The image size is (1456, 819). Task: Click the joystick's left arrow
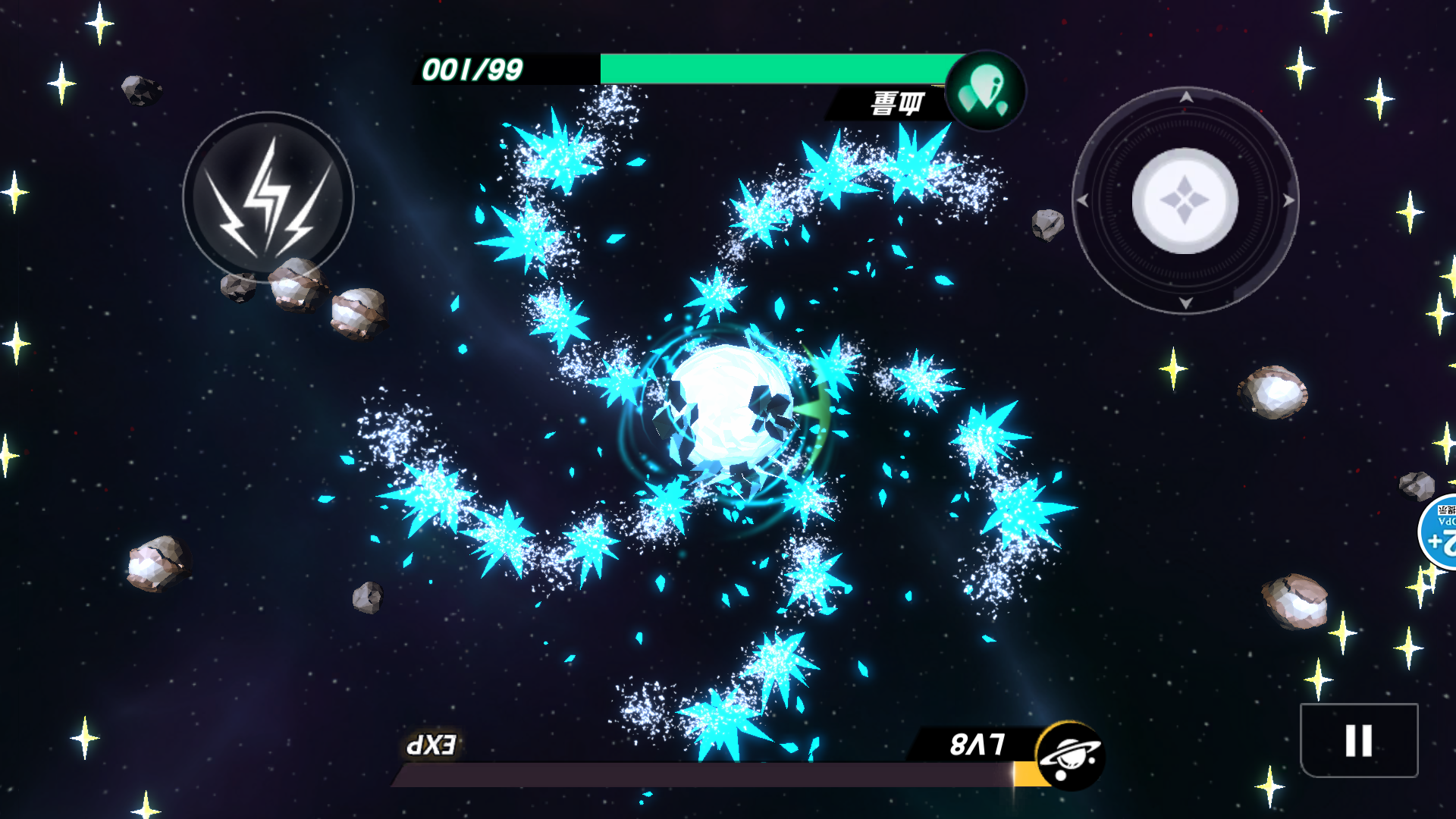1083,201
